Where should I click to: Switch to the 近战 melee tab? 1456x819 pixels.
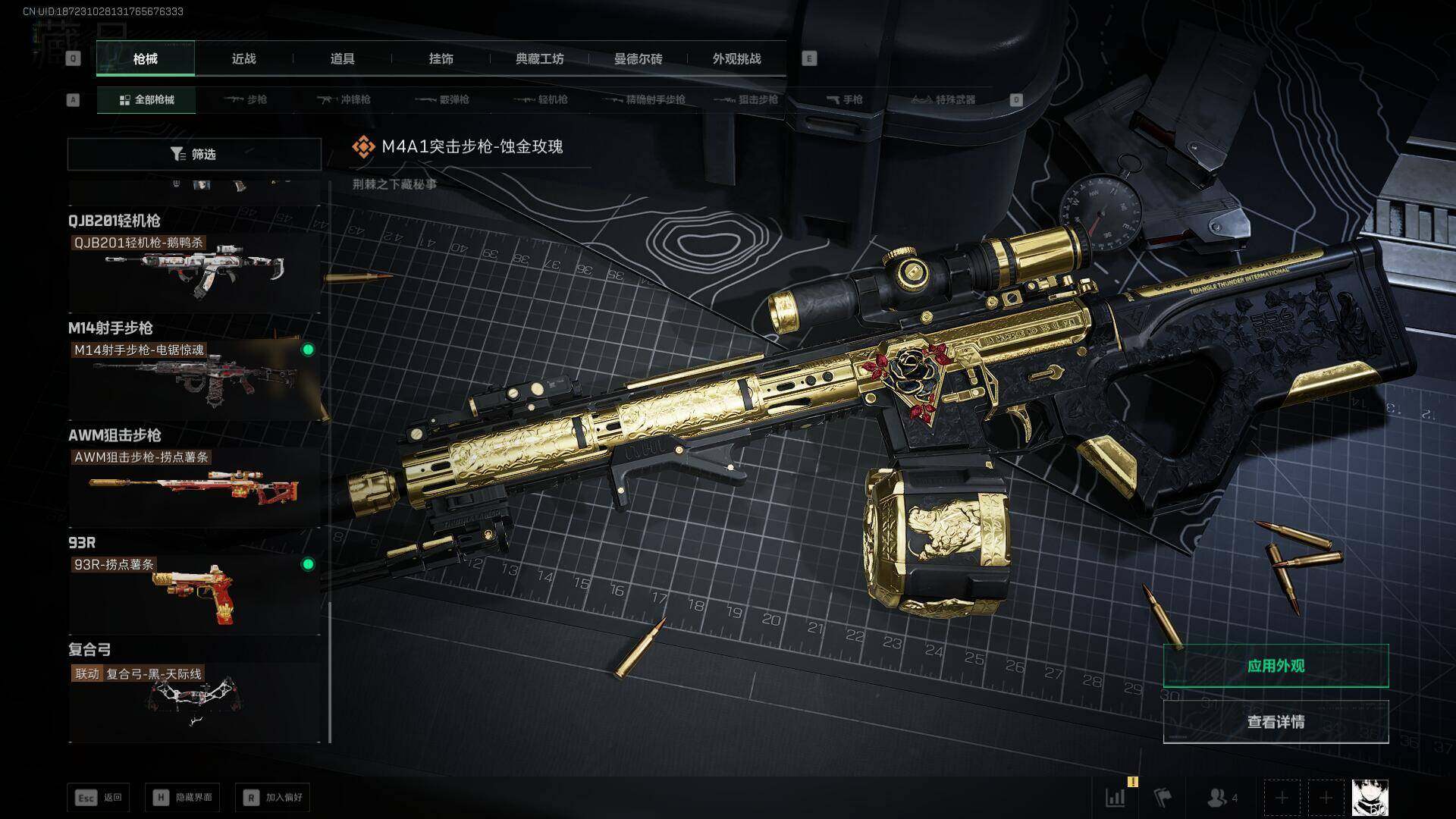click(243, 58)
